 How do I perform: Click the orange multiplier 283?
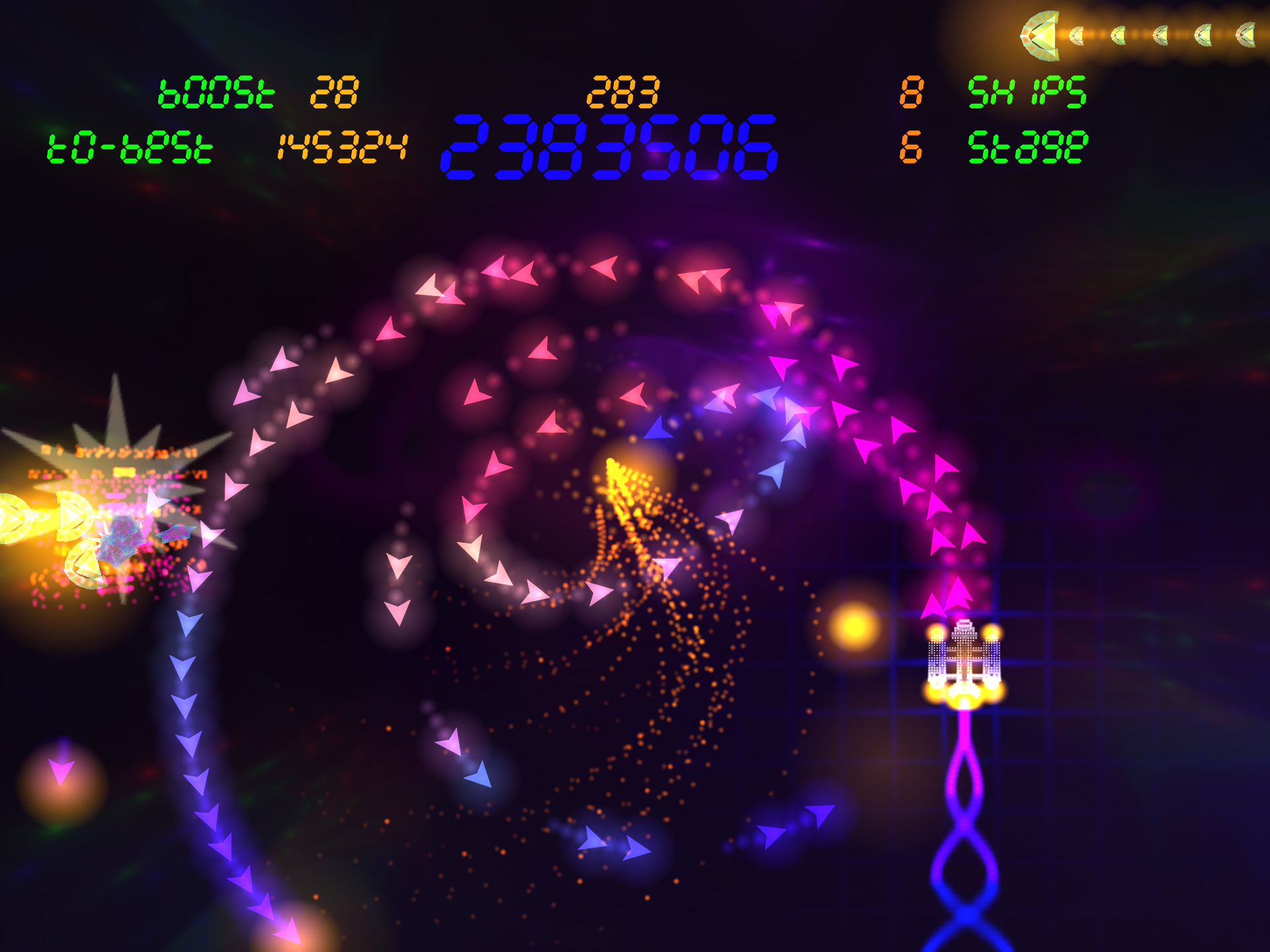tap(624, 93)
